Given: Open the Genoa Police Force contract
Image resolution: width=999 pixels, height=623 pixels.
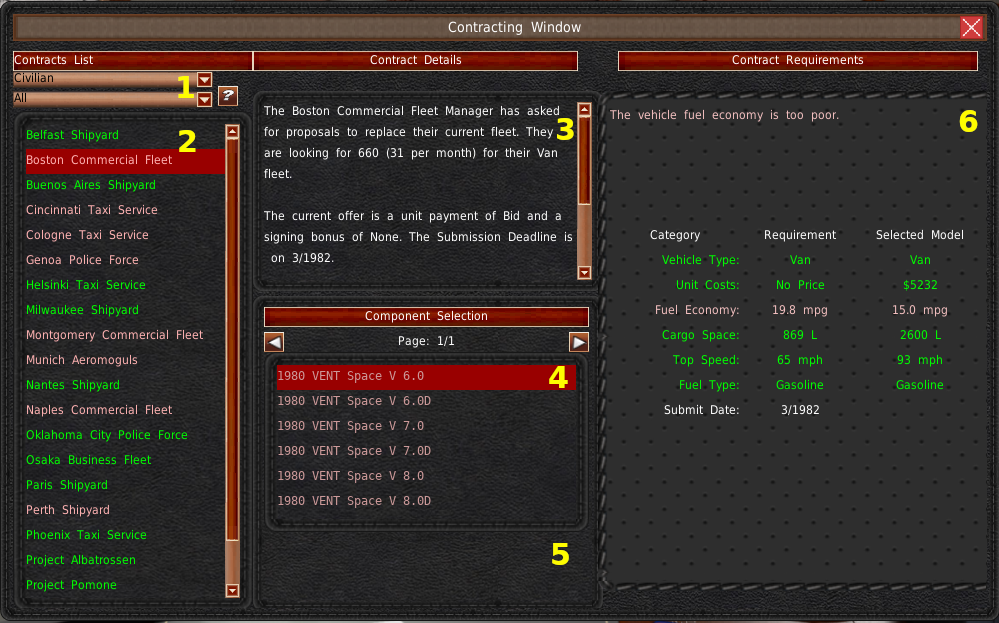Looking at the screenshot, I should [82, 260].
